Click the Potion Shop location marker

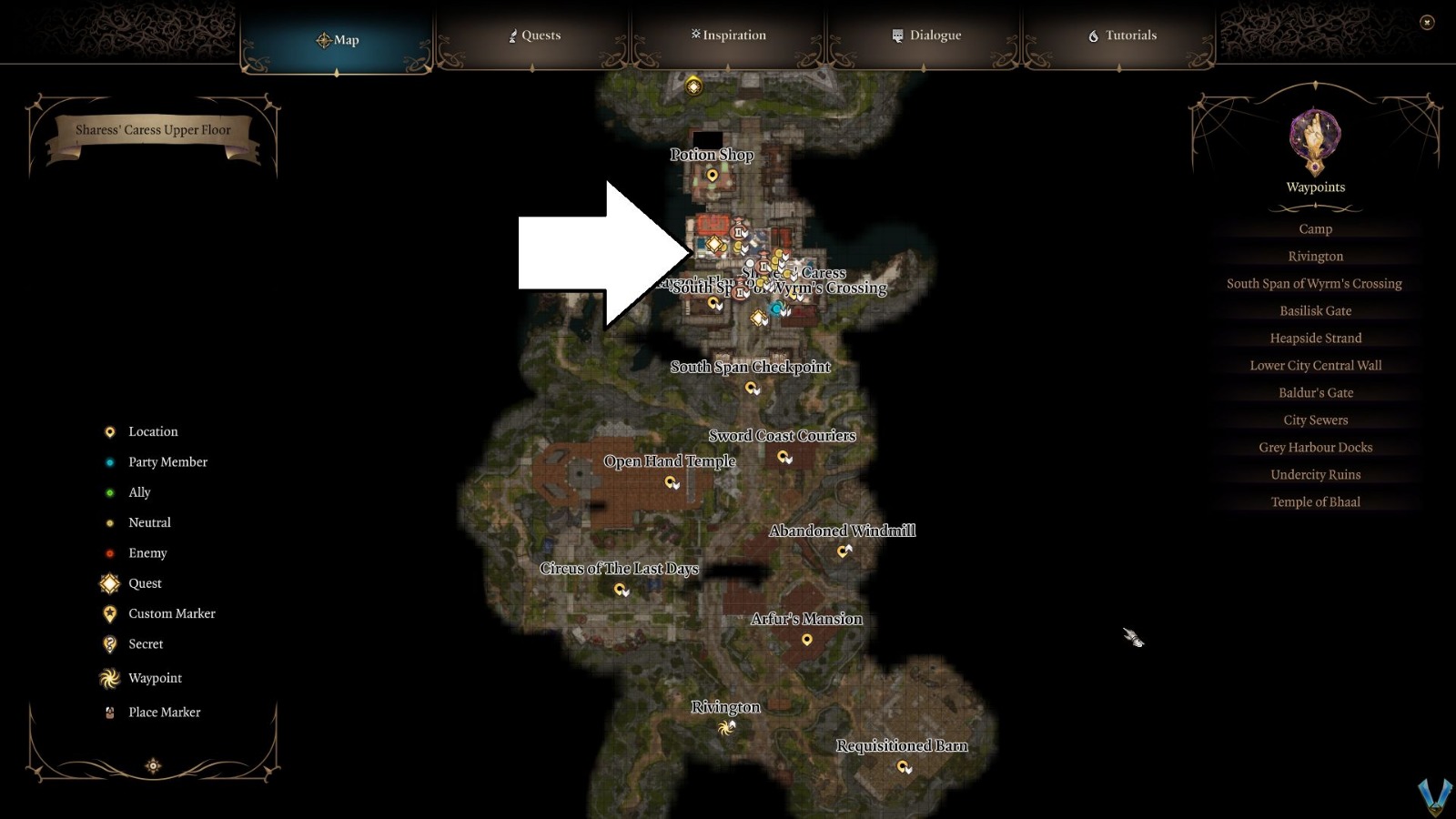tap(713, 175)
